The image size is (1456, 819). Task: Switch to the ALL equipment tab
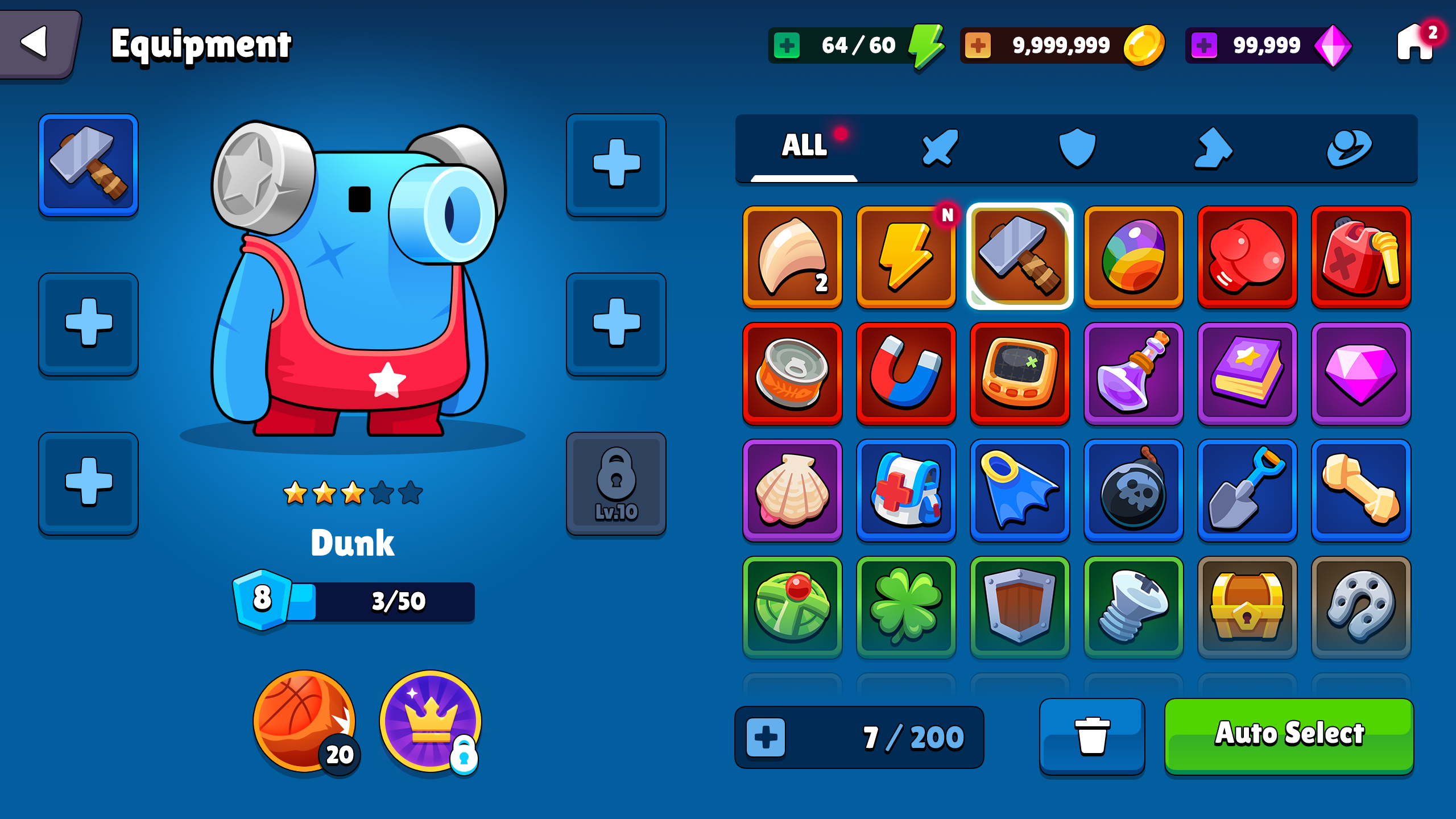804,146
